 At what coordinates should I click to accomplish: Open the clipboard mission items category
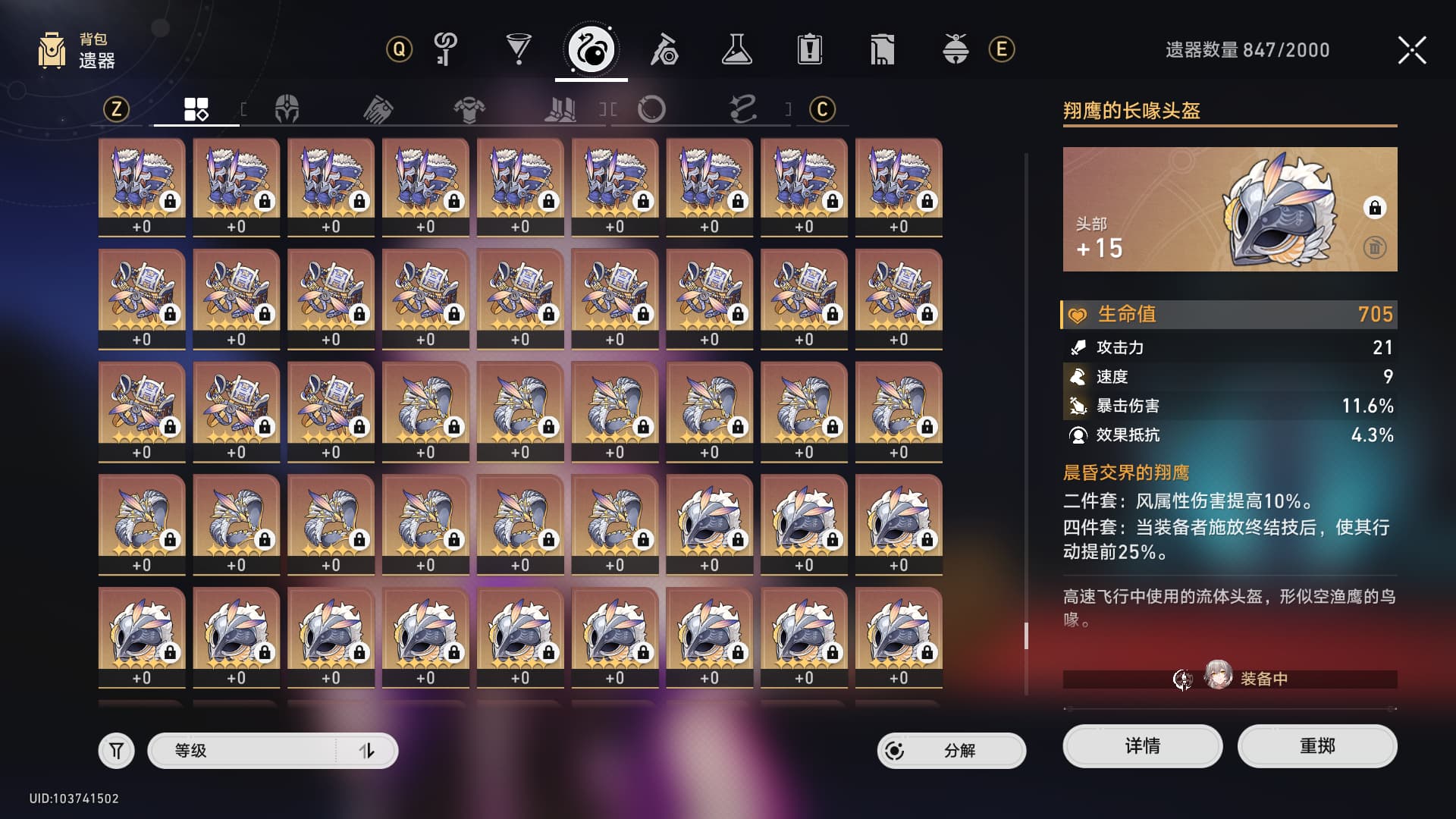pos(810,50)
